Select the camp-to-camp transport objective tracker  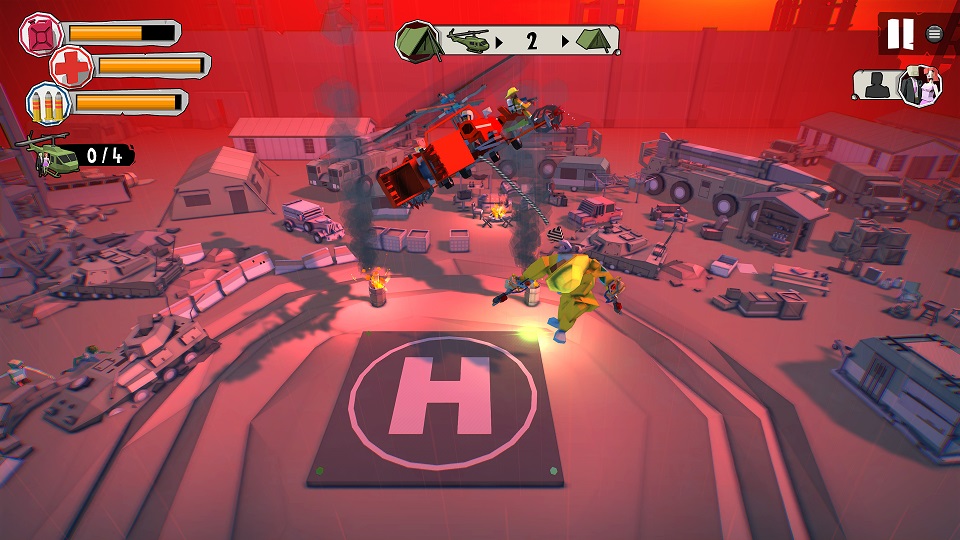click(x=508, y=41)
